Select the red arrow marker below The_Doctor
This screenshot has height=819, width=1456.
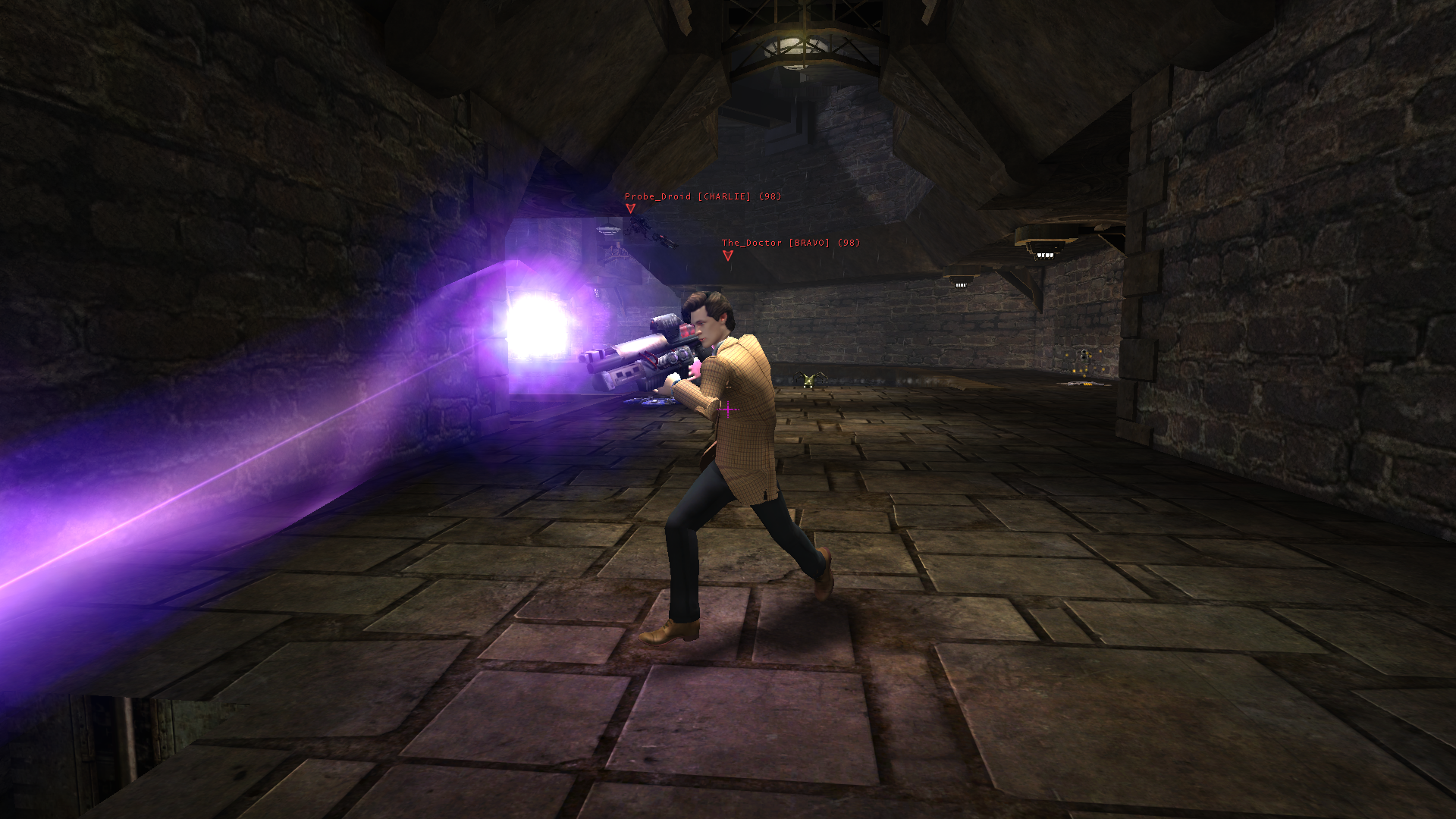[x=728, y=256]
